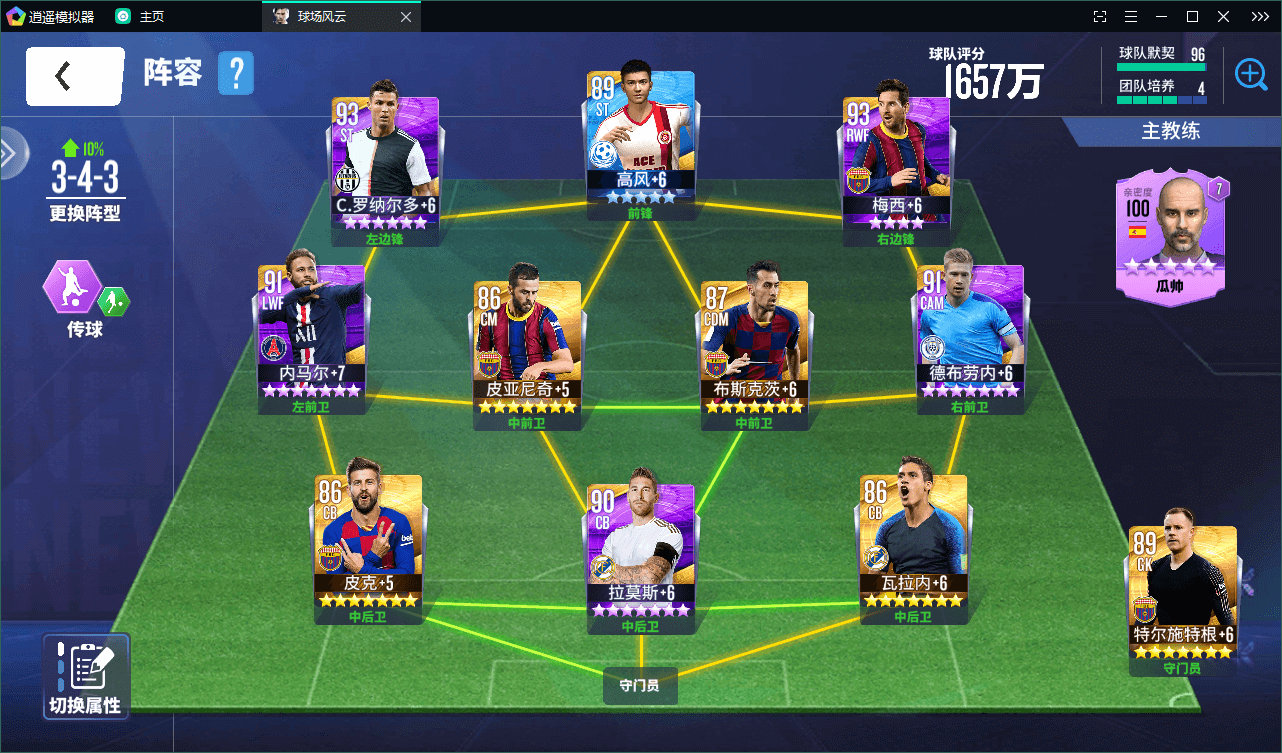
Task: Click the magnifier zoom icon
Action: point(1251,74)
